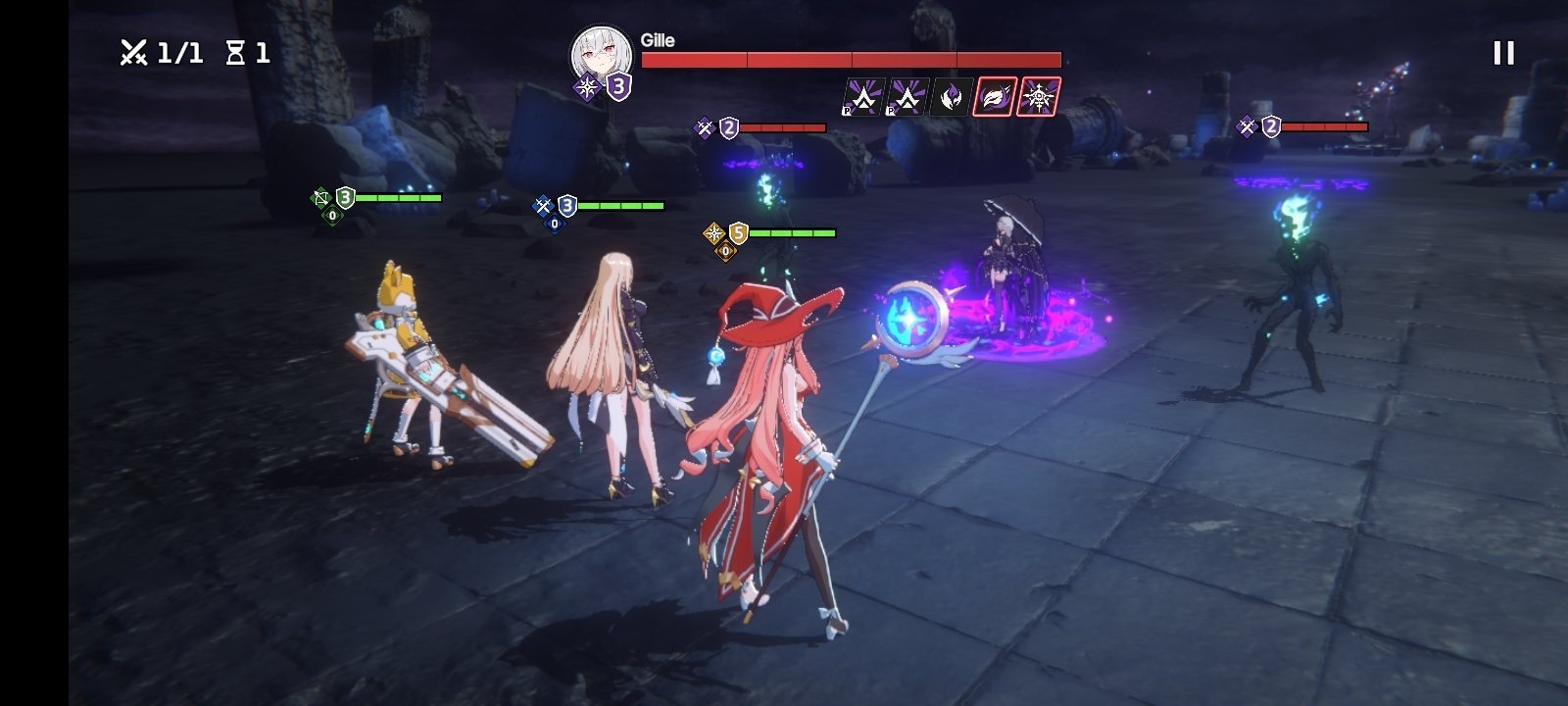Tap Gille's boss portrait
Screen dimensions: 1568x706
601,55
